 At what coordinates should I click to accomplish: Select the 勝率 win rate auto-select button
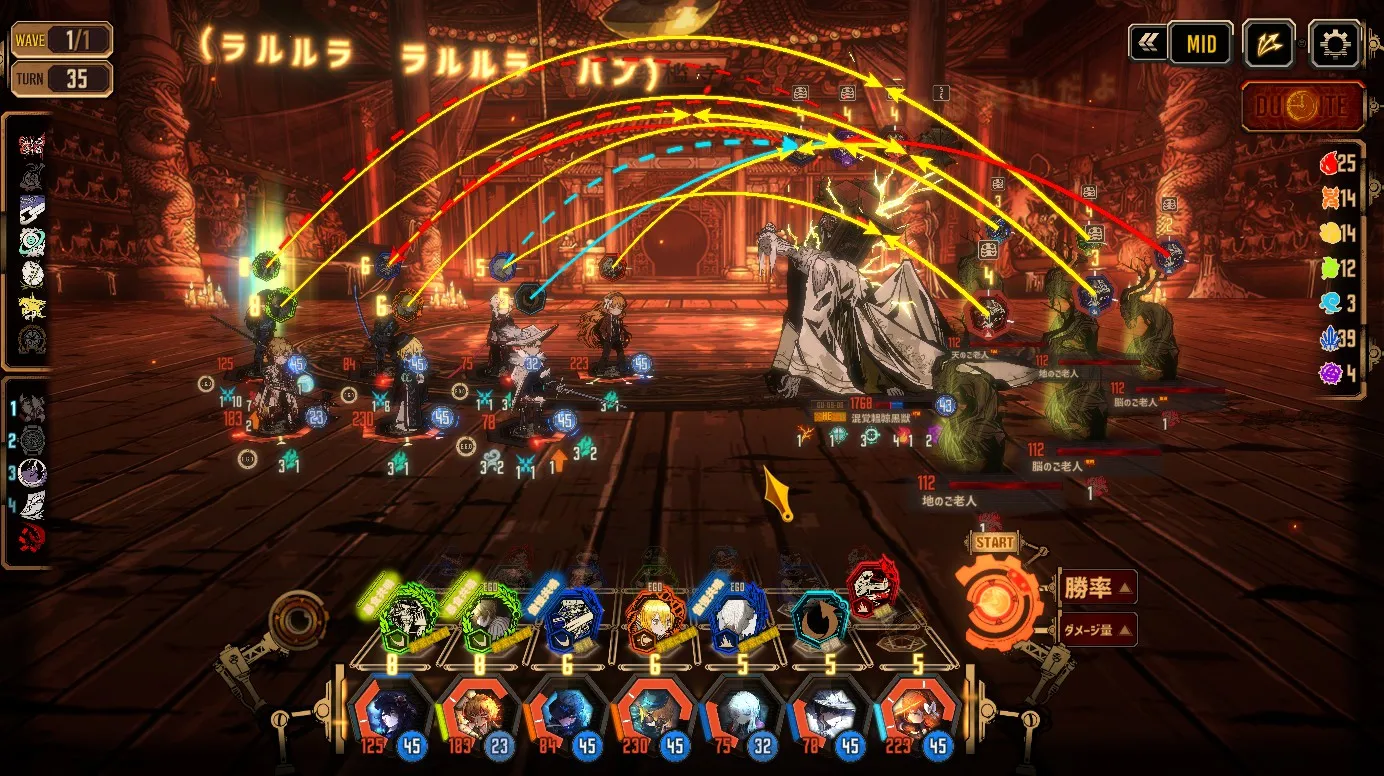(x=1097, y=588)
